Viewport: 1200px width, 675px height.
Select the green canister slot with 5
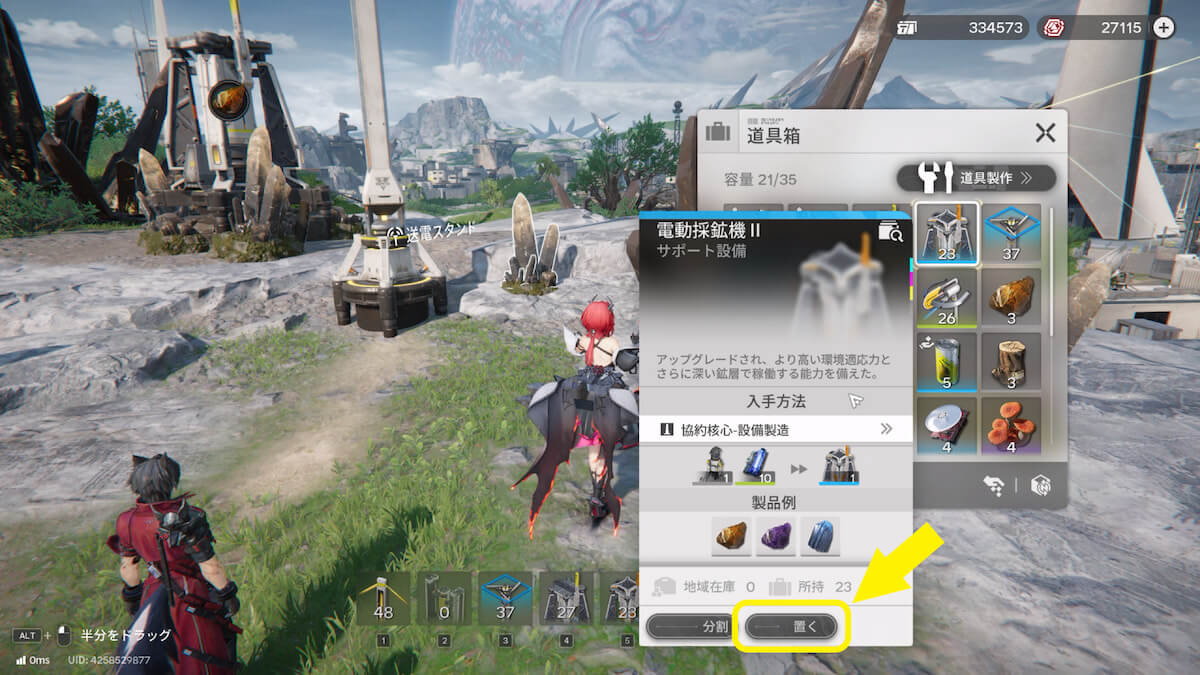click(946, 364)
